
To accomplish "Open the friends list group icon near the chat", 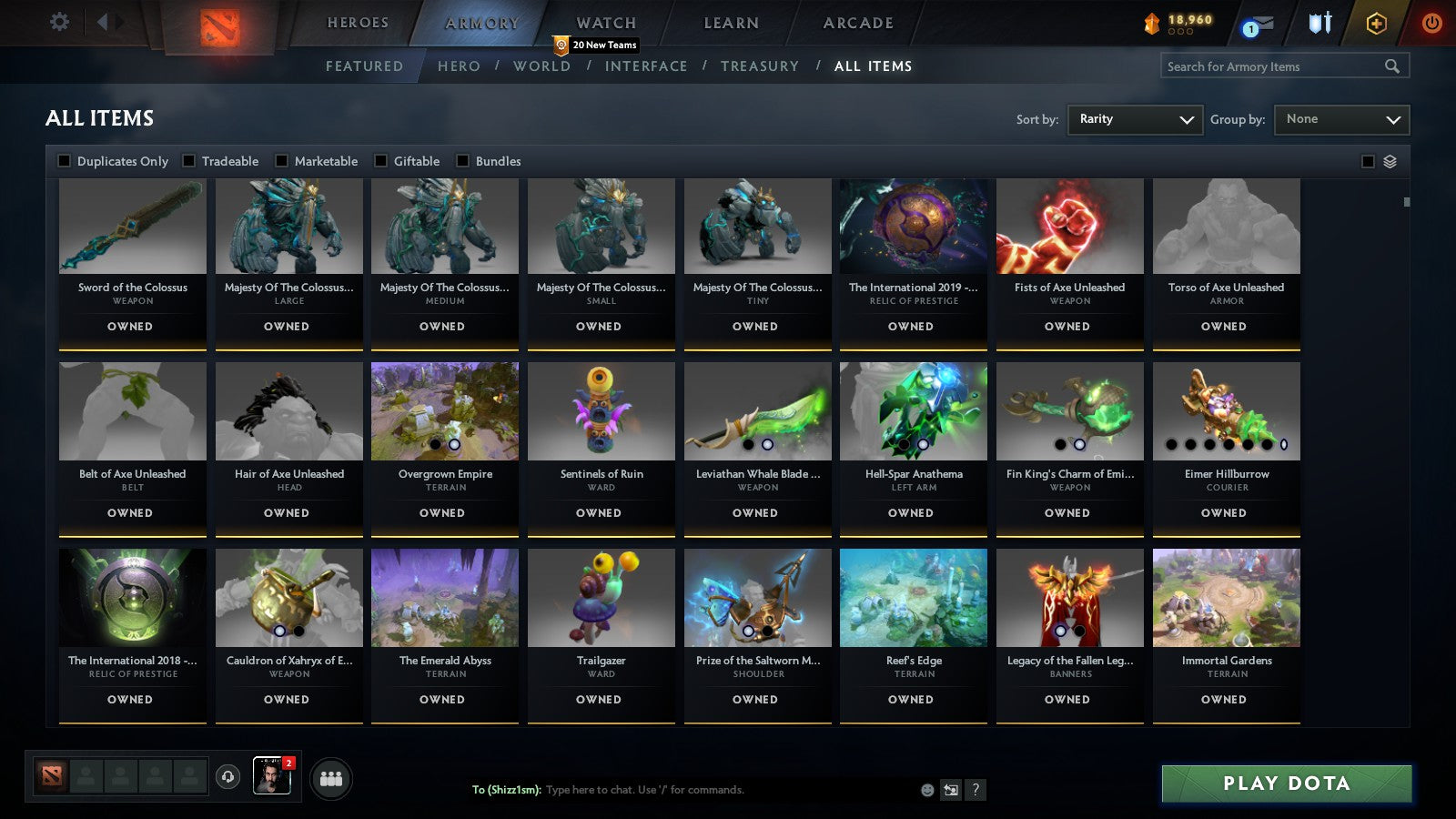I will click(x=331, y=779).
